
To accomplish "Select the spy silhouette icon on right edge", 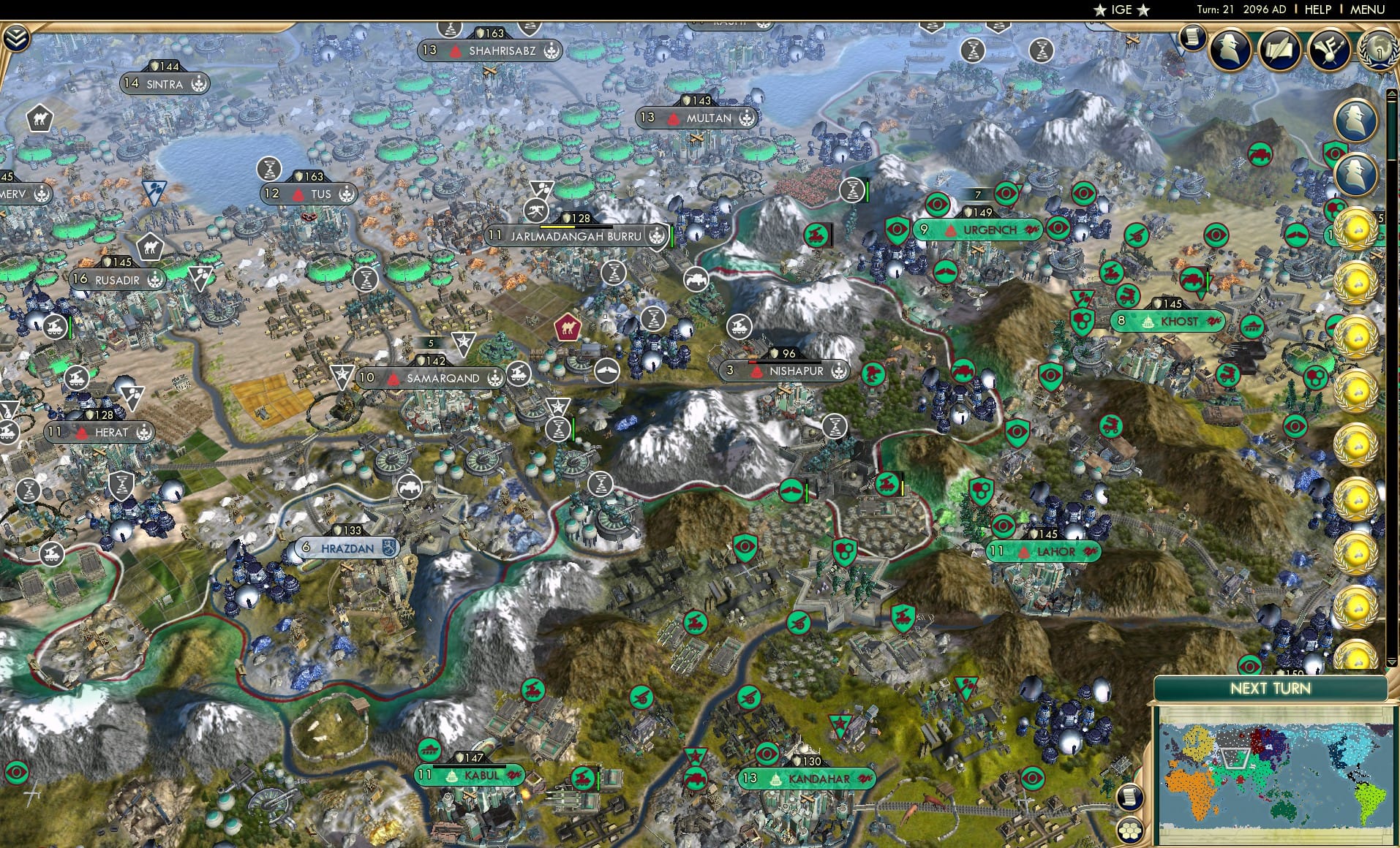I will 1357,118.
